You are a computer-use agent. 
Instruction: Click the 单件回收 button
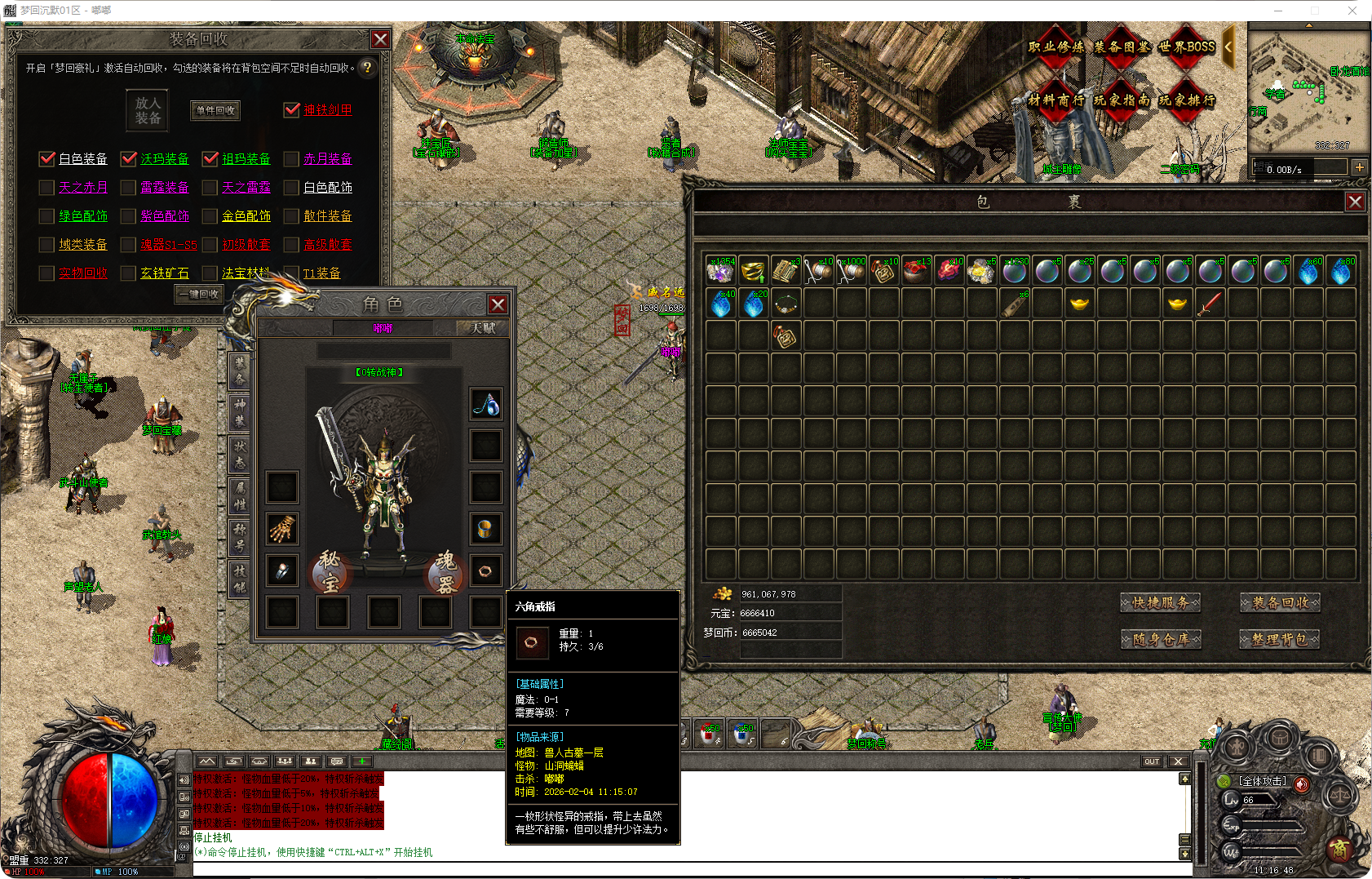215,110
